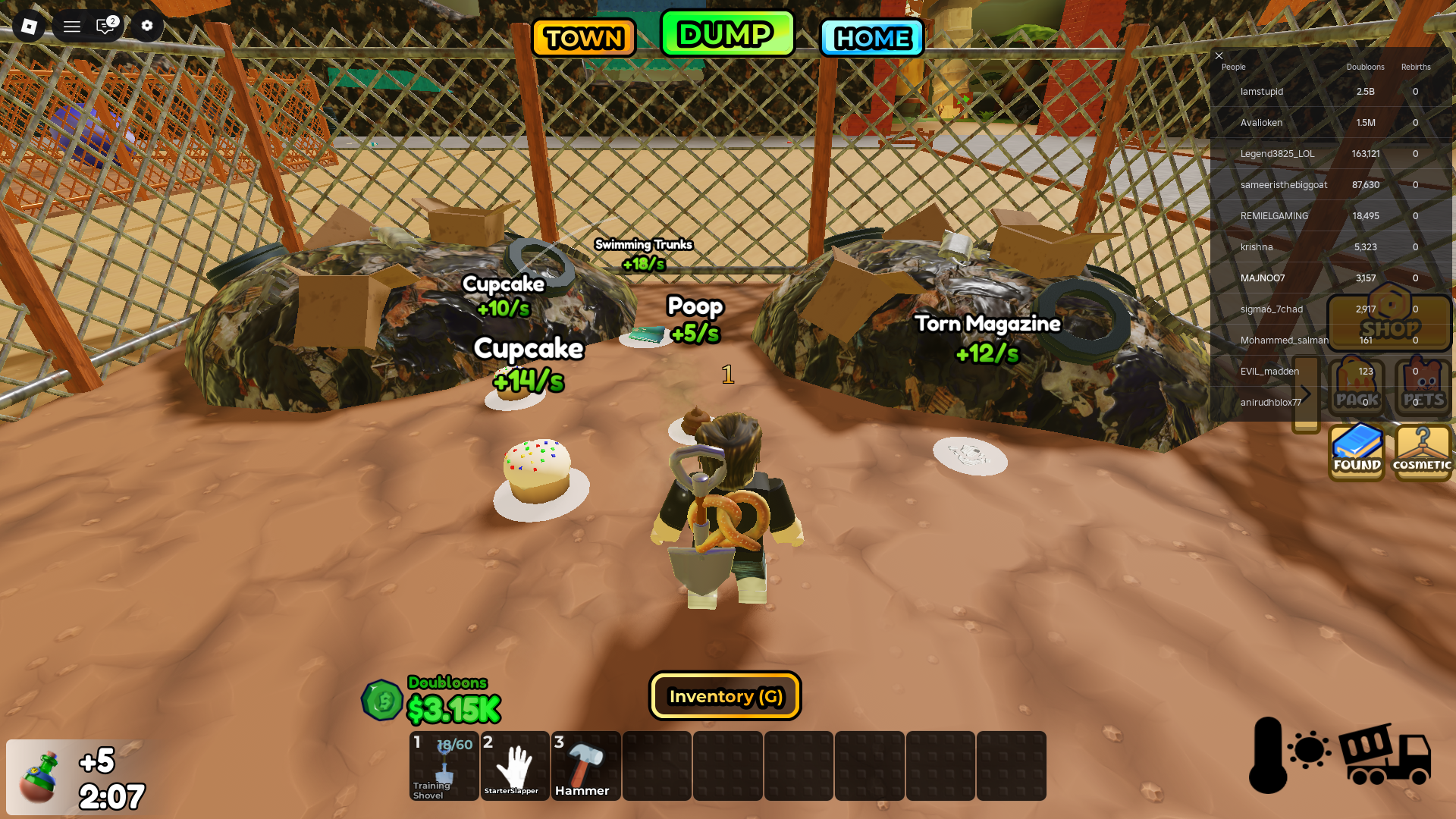Open the chat messages icon
Screen dimensions: 1456x819
point(106,27)
